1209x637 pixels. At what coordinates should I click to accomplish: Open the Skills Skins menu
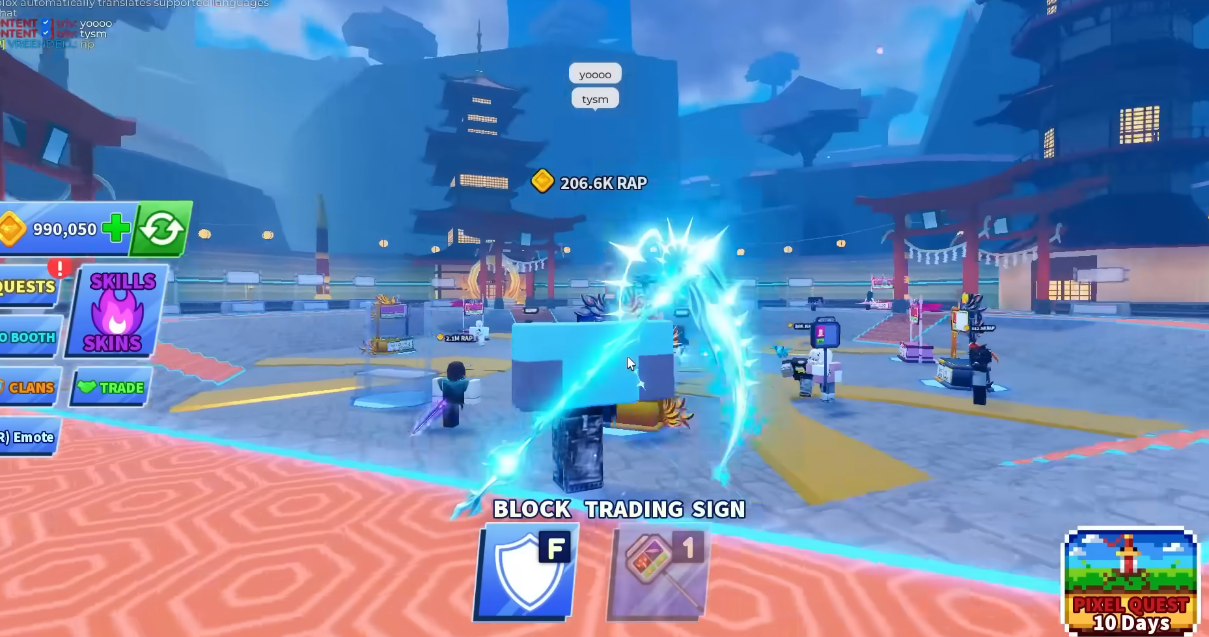tap(118, 311)
